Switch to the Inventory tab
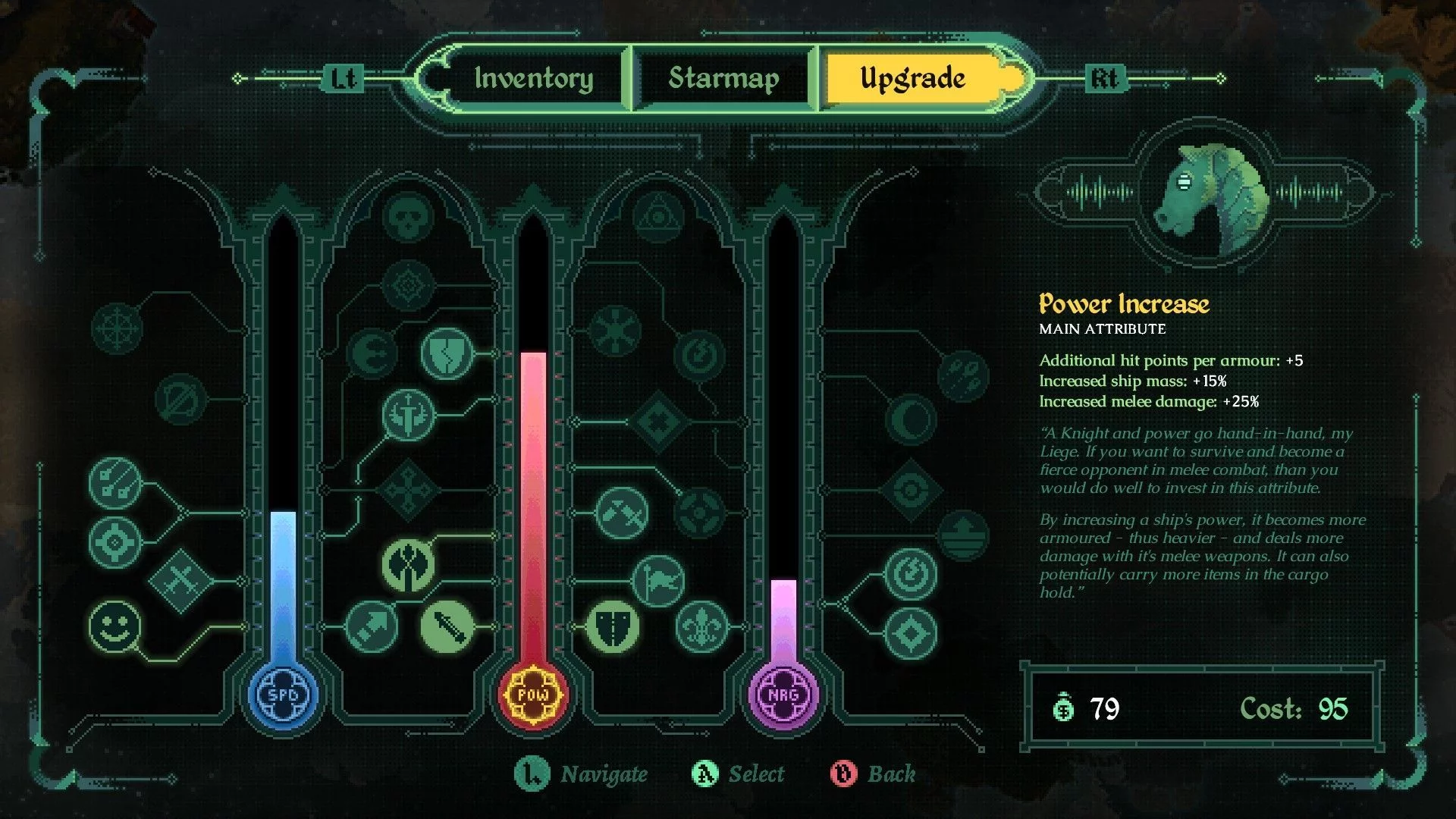Screen dimensions: 1456x819 534,78
